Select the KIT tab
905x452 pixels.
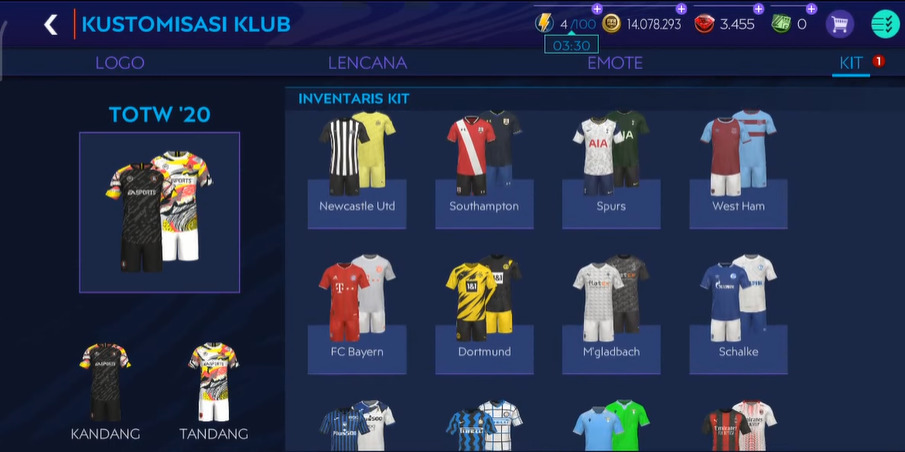851,63
